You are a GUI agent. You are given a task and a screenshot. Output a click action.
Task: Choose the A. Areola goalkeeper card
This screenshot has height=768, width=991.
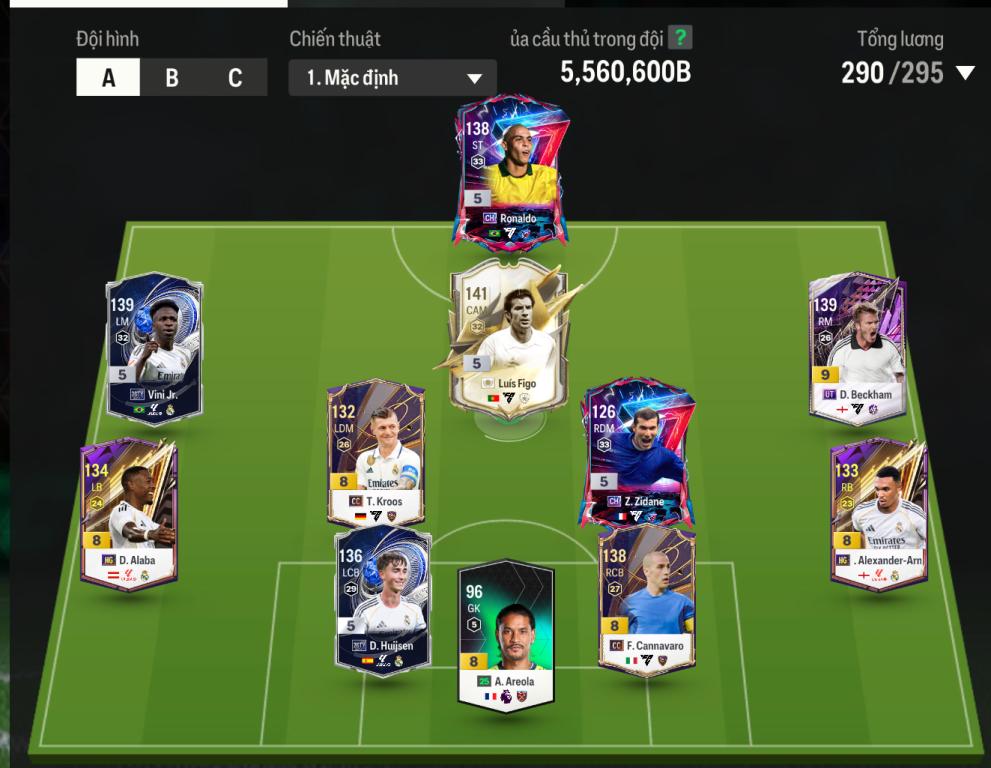506,636
